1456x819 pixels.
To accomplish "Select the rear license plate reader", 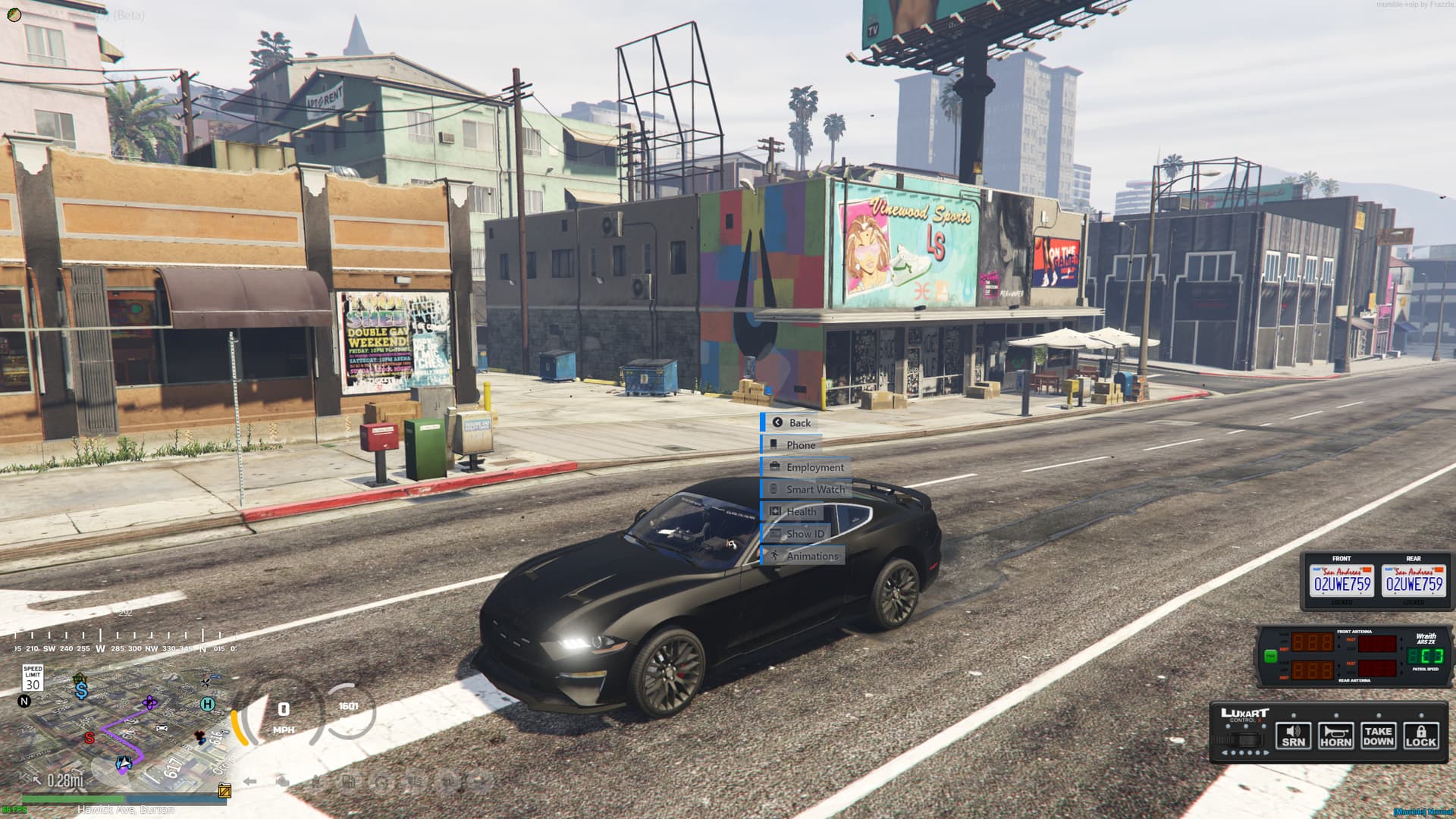I will tap(1414, 582).
